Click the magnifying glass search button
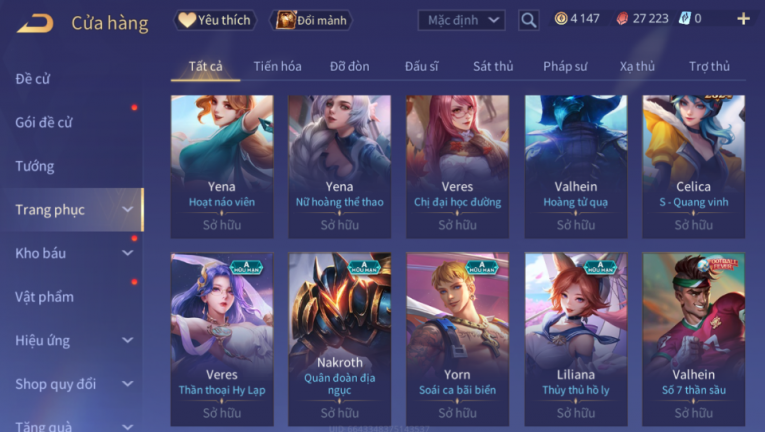Viewport: 765px width, 432px height. 529,19
